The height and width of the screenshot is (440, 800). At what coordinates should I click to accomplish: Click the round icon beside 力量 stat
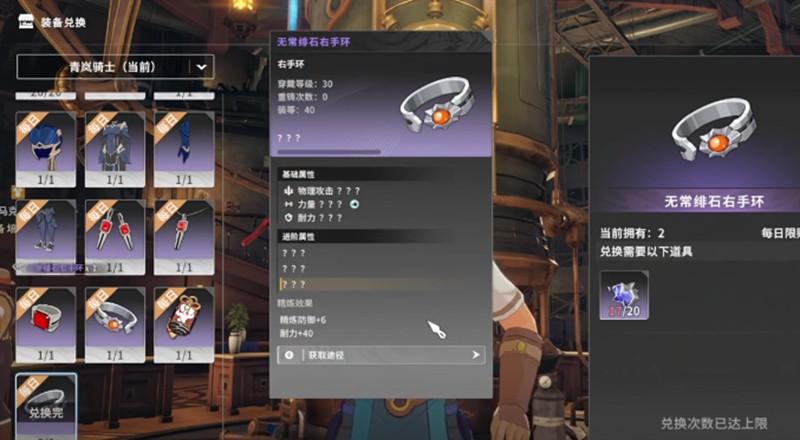[354, 203]
